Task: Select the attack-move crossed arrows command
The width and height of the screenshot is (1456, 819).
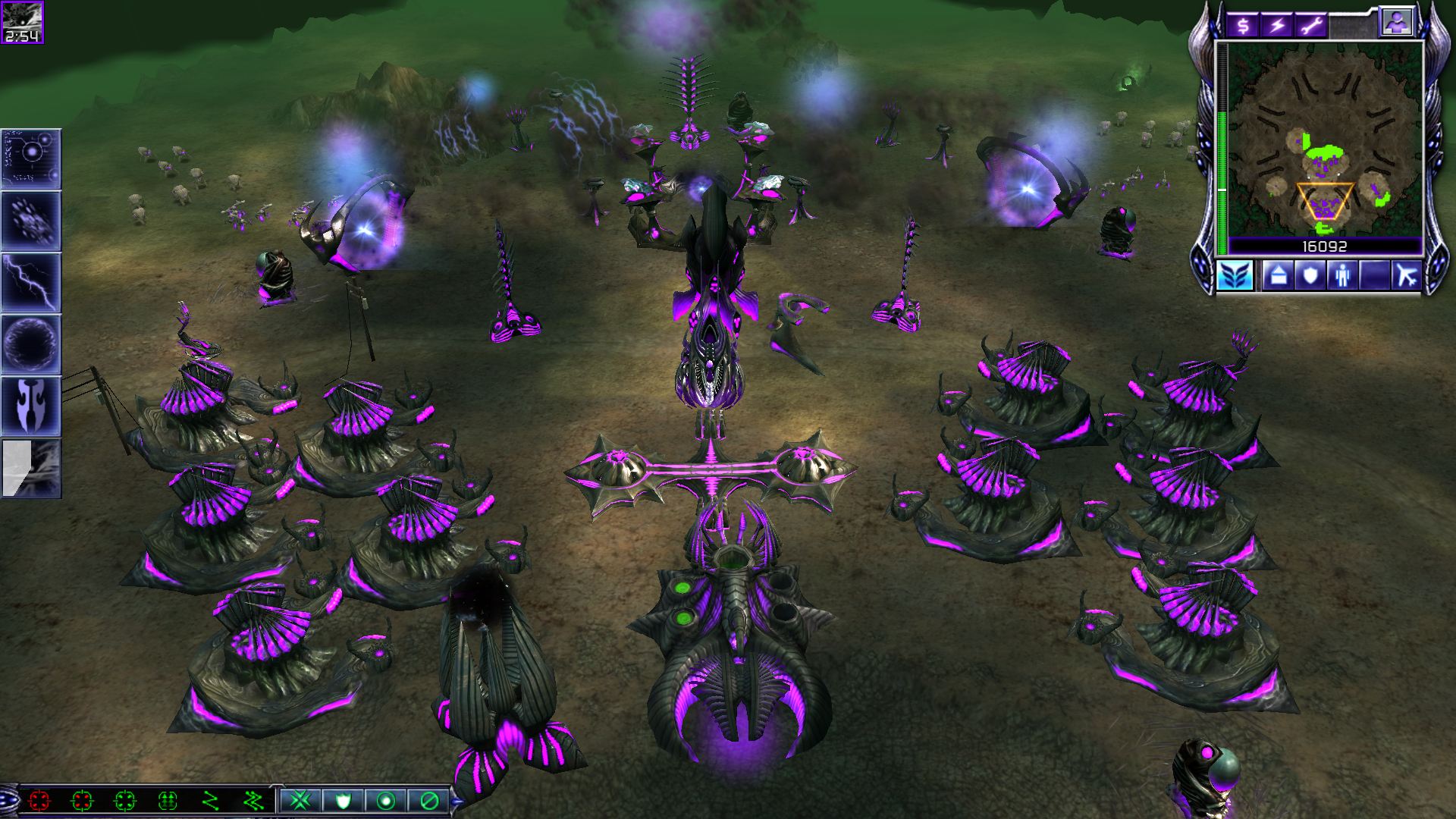Action: coord(300,800)
